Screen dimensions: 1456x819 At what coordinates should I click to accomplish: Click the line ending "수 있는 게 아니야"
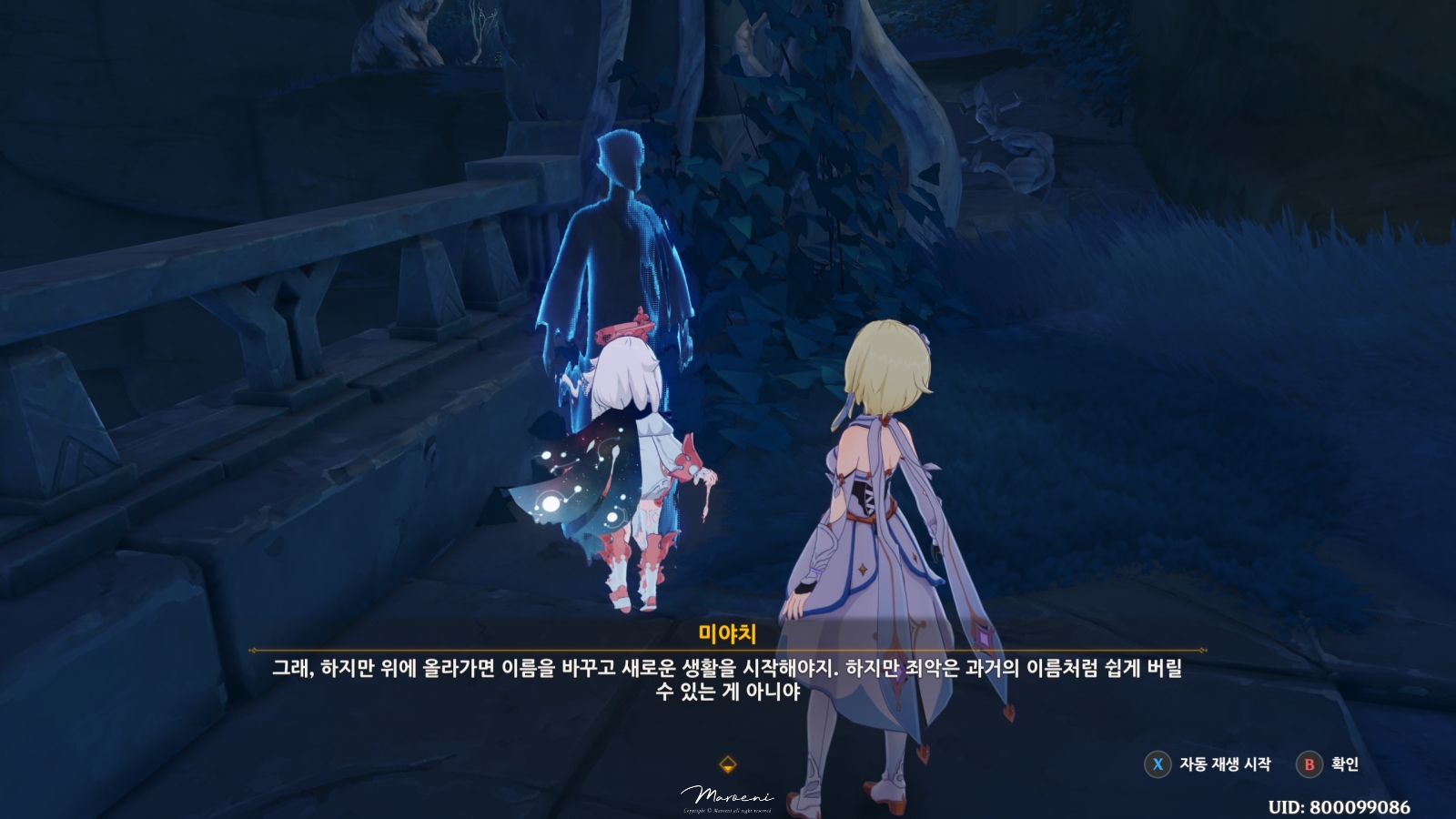tap(728, 692)
